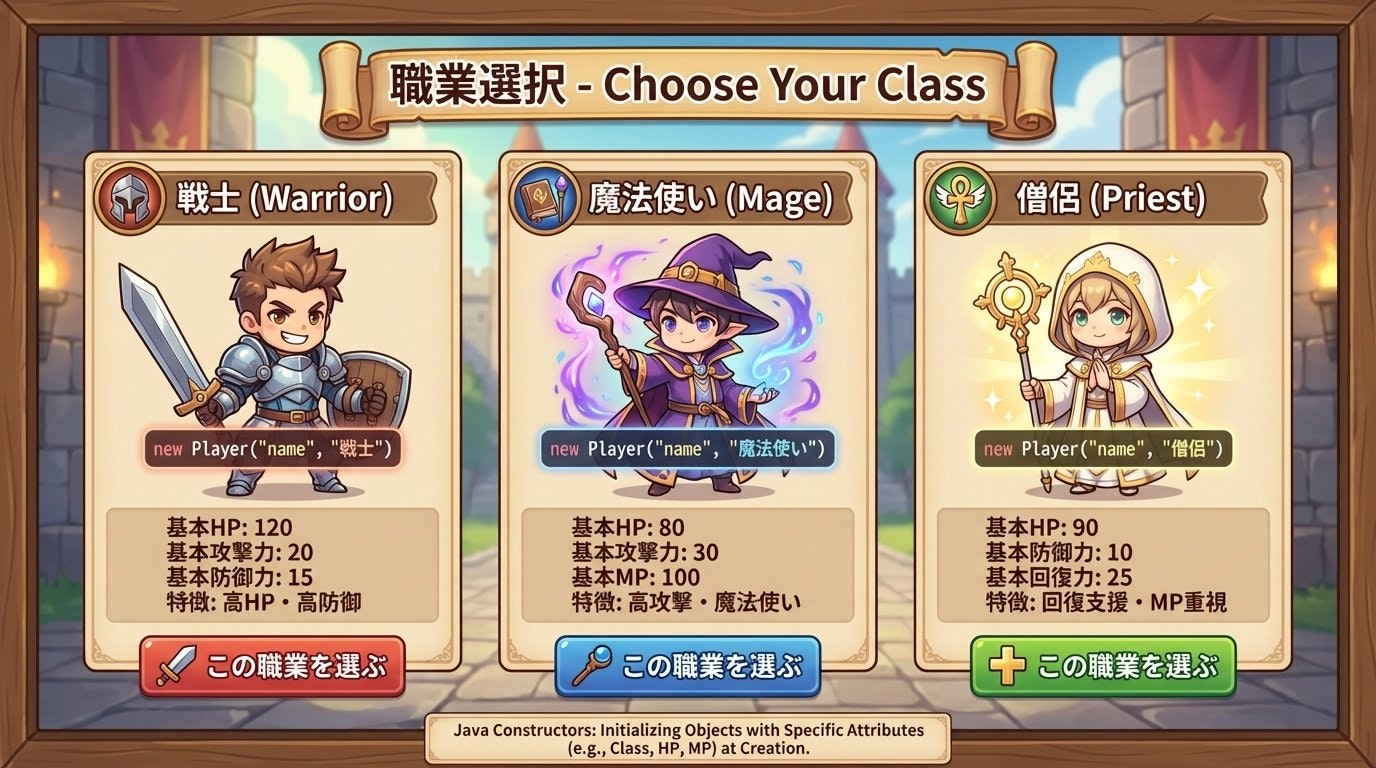The height and width of the screenshot is (768, 1376).
Task: Click the Warrior helmet emblem icon
Action: [x=130, y=198]
